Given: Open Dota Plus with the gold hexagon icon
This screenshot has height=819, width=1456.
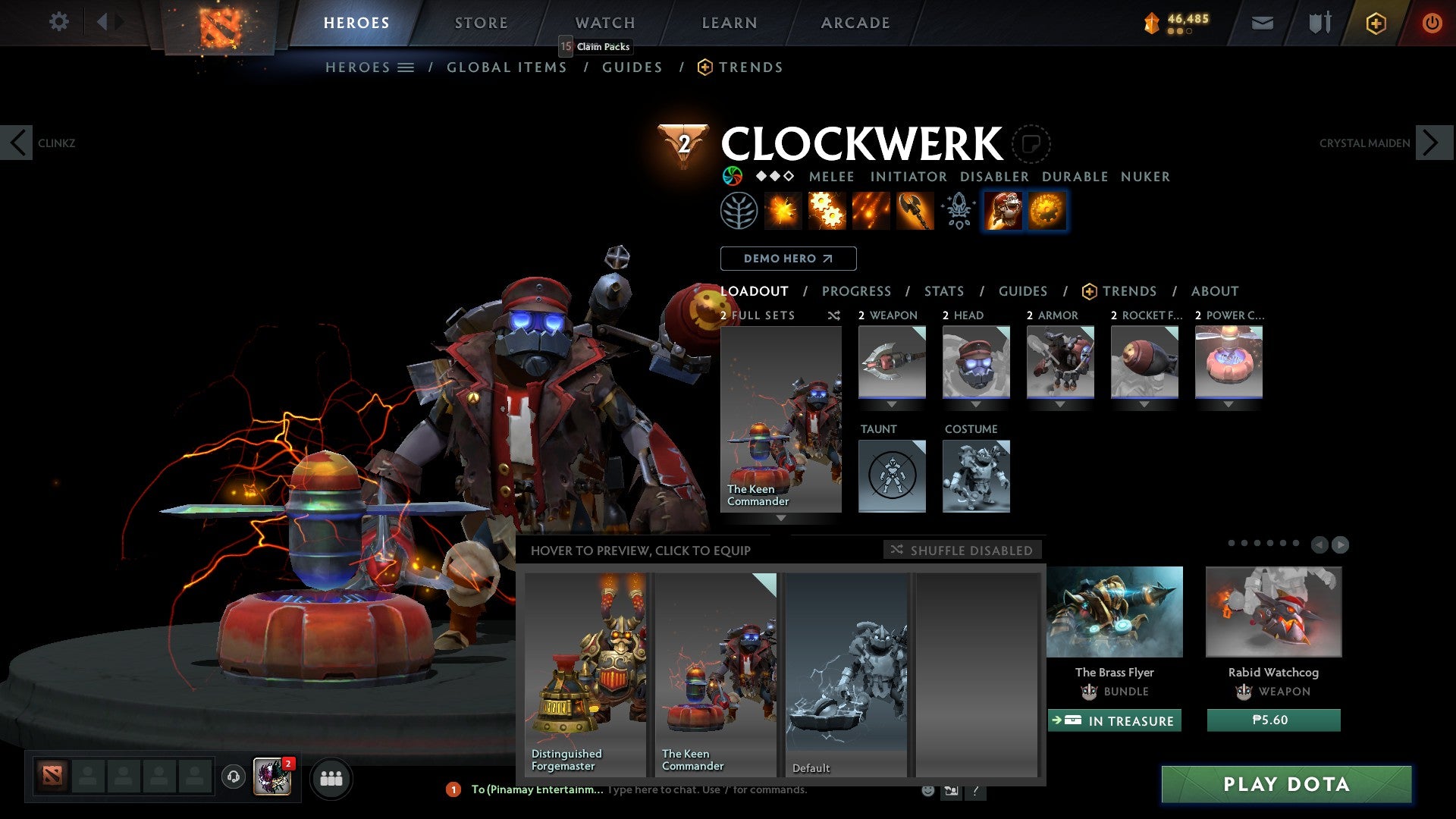Looking at the screenshot, I should (x=1376, y=24).
